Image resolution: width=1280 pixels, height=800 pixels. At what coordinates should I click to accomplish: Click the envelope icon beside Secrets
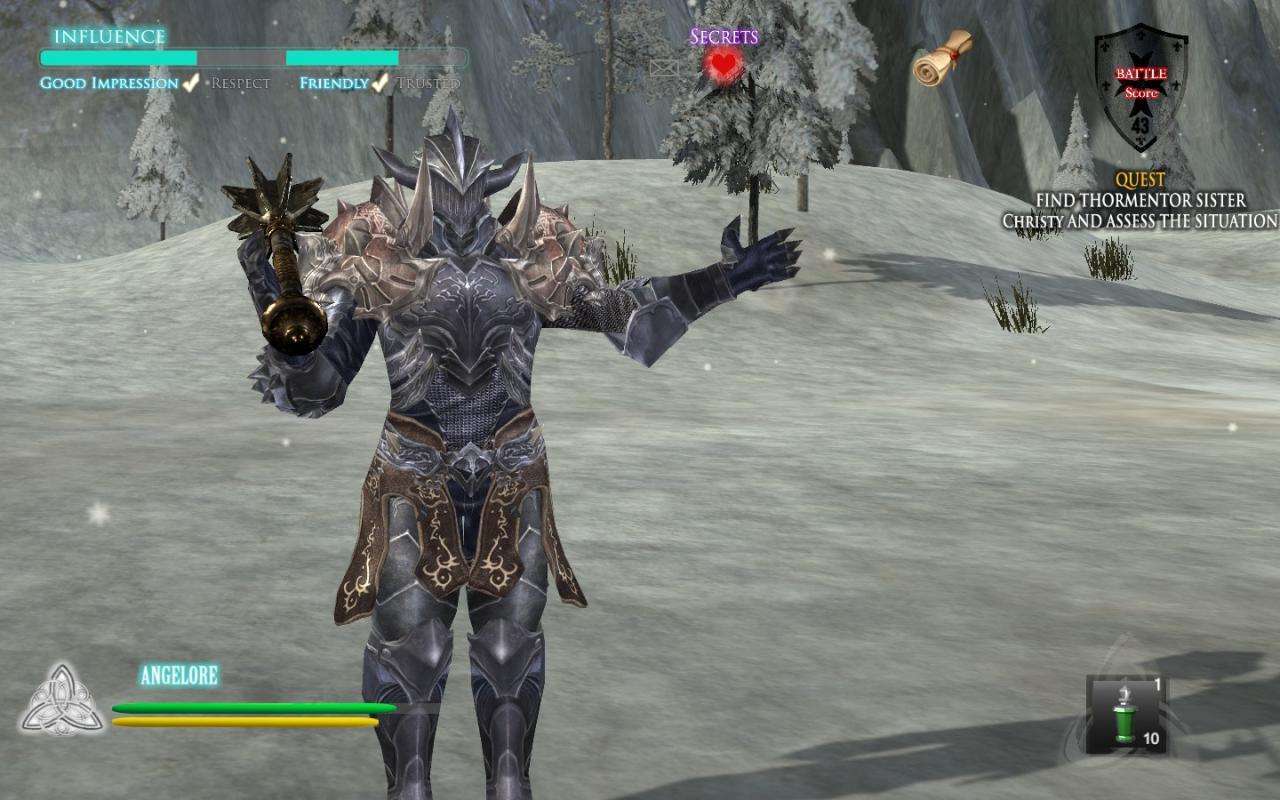click(664, 68)
